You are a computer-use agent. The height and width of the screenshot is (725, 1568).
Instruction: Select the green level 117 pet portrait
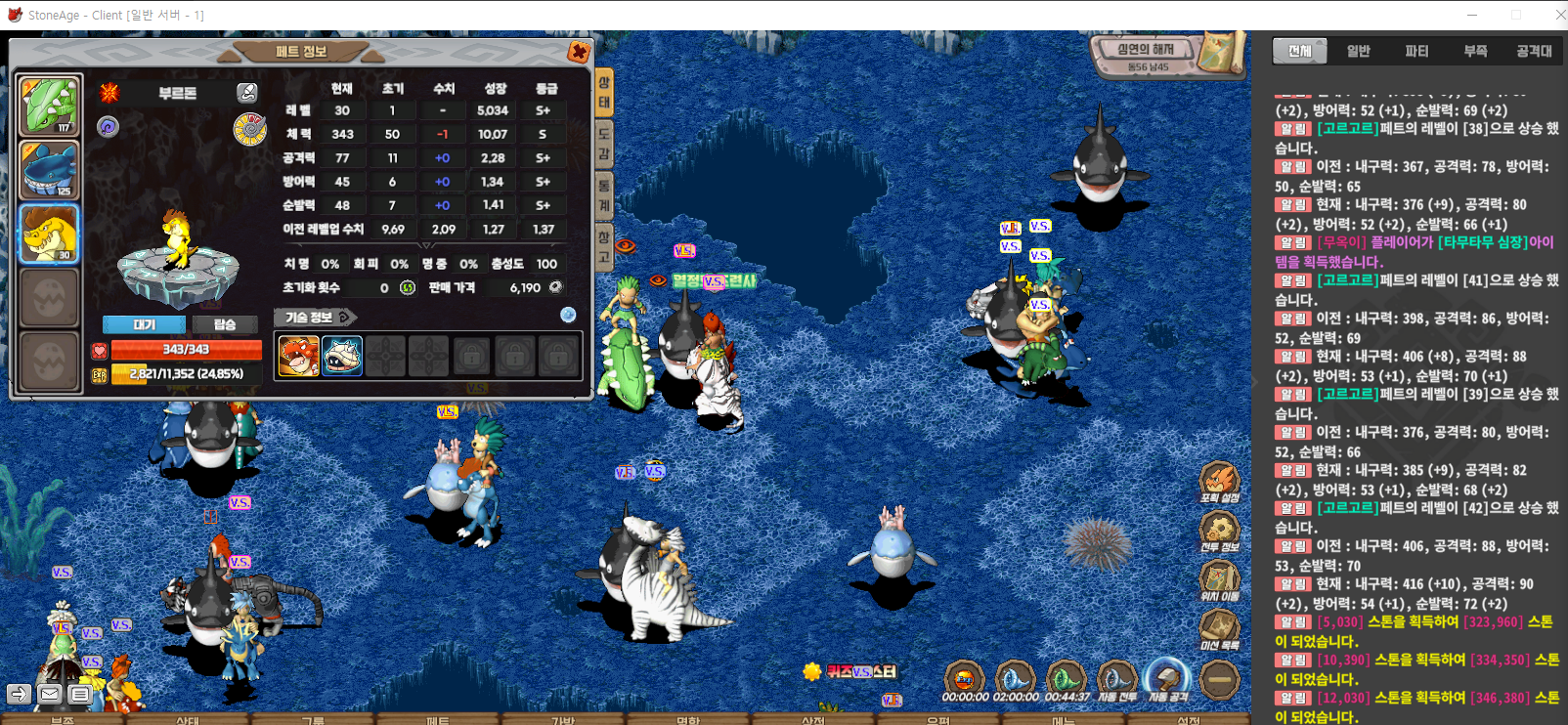(x=49, y=106)
